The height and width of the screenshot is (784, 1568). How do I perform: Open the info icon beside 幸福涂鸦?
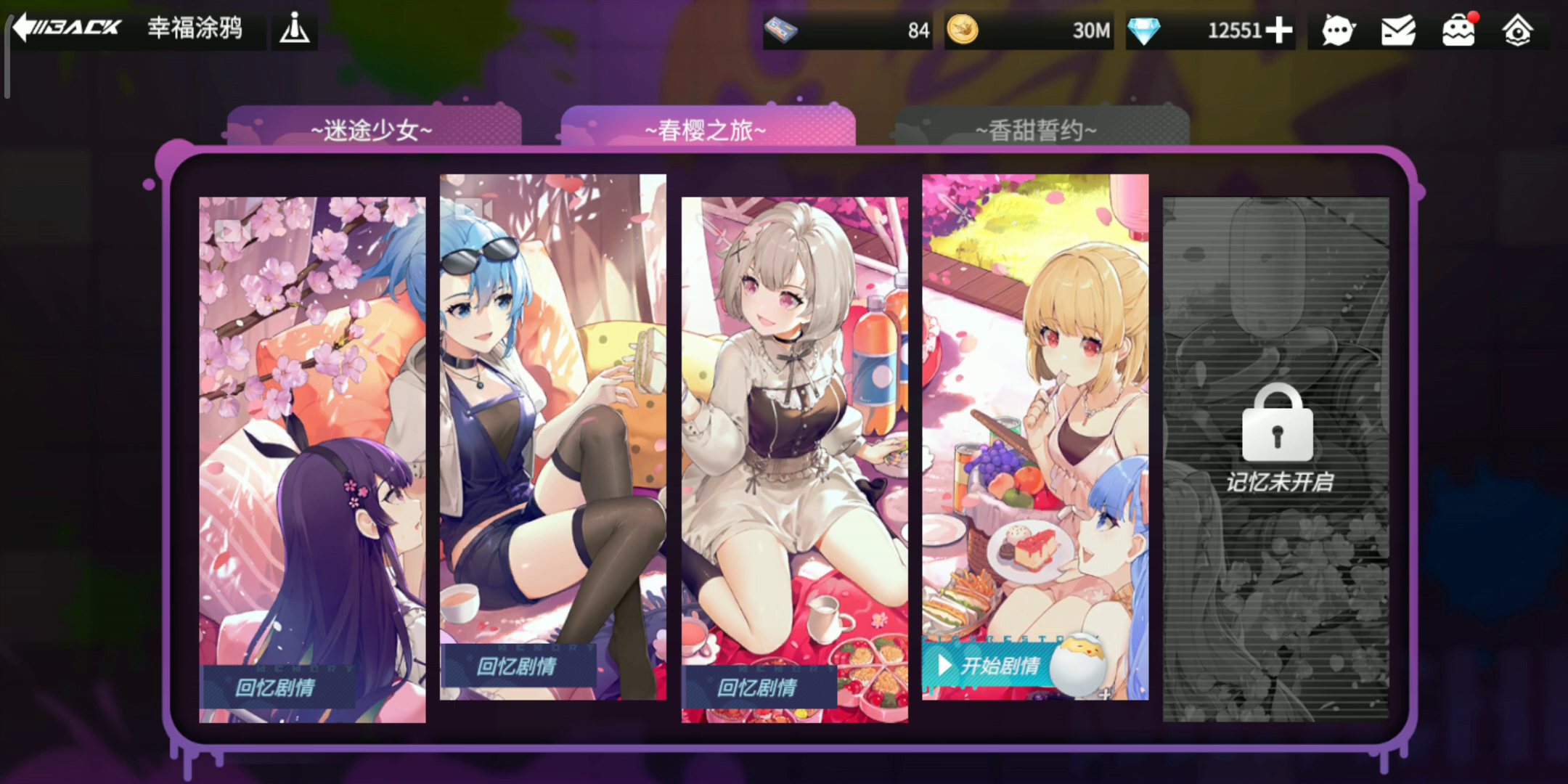[295, 29]
